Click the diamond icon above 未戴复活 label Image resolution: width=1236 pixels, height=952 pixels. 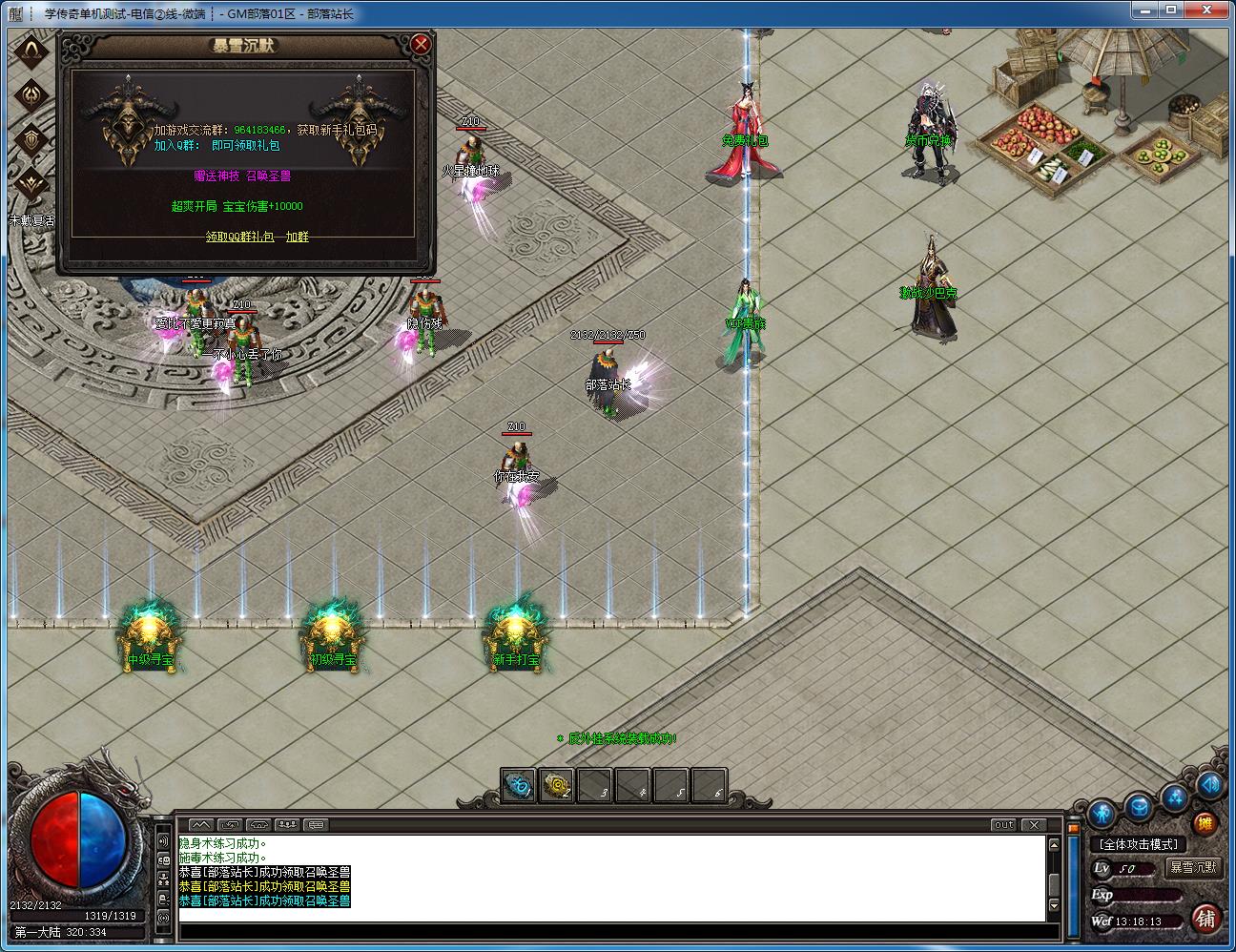point(33,182)
